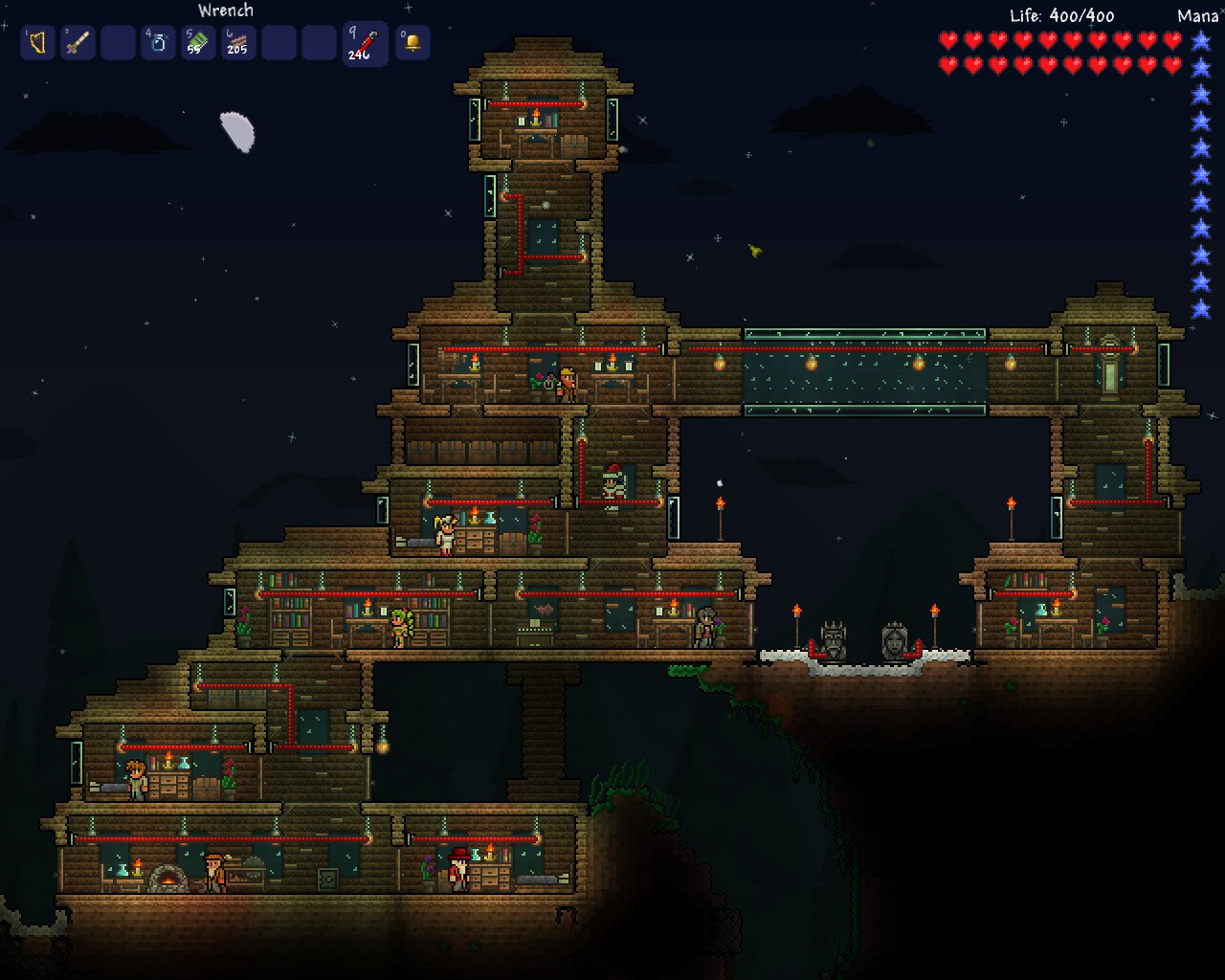Viewport: 1225px width, 980px height.
Task: Choose the glass bottle hotbar slot
Action: click(x=159, y=43)
